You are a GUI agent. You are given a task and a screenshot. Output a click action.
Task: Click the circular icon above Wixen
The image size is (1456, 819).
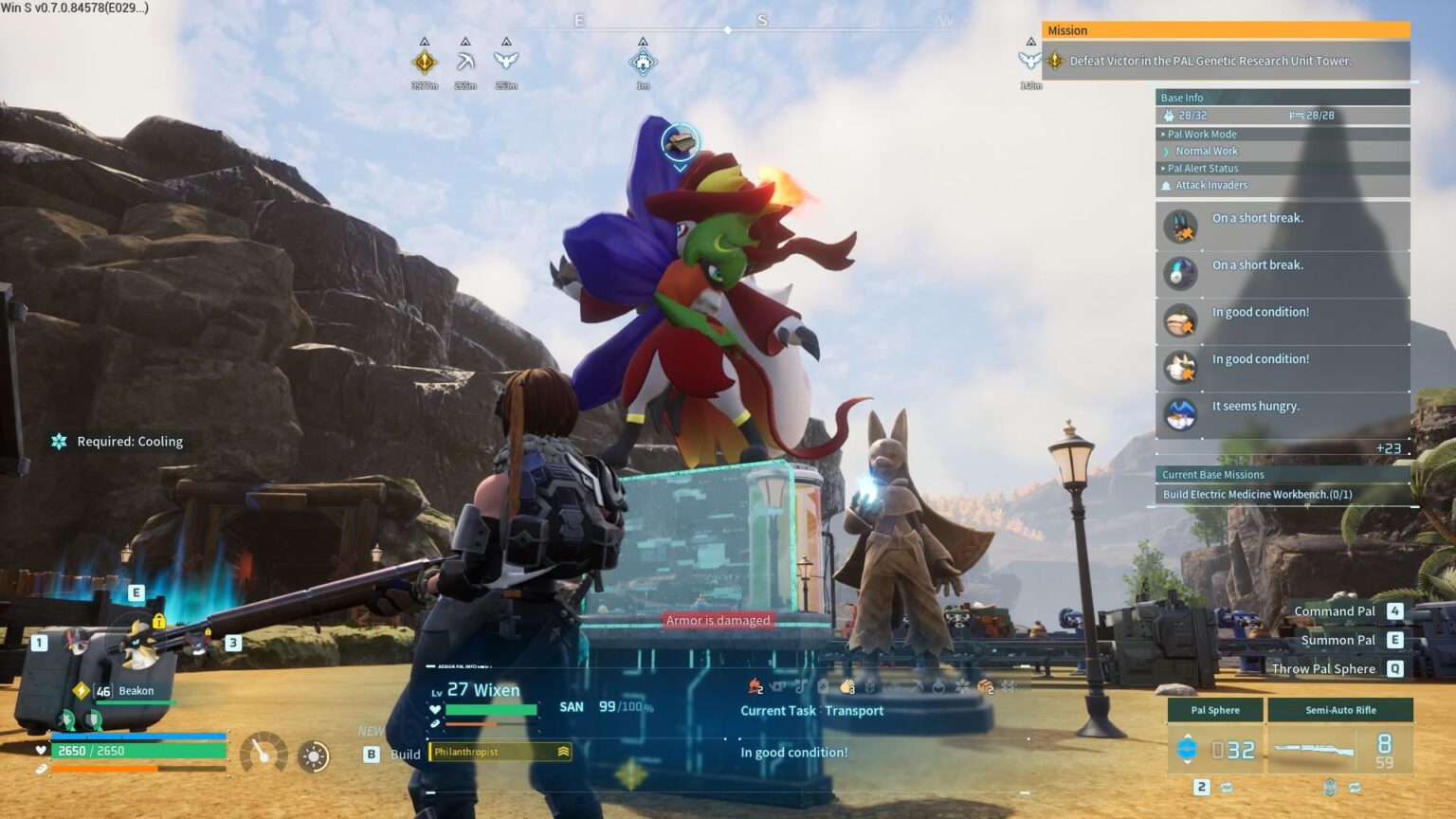[x=680, y=143]
